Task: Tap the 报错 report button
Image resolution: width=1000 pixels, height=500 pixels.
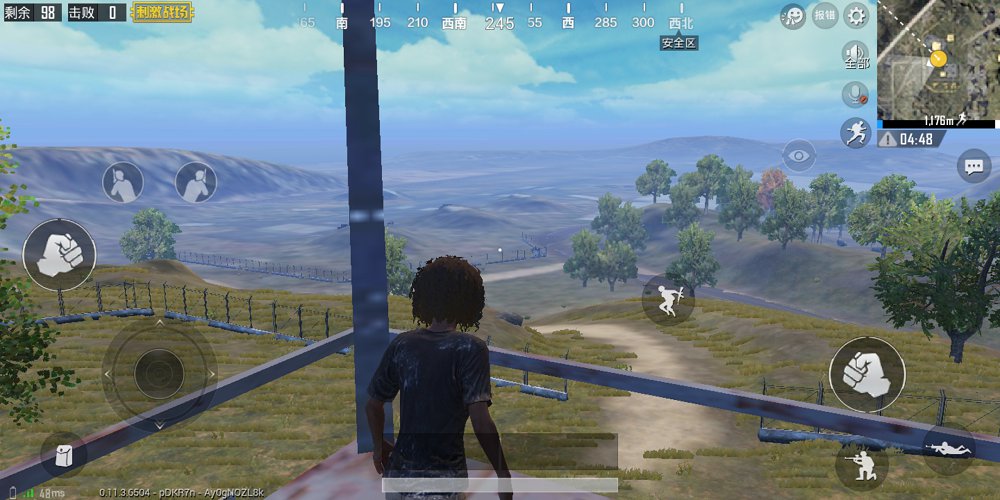Action: click(x=825, y=15)
